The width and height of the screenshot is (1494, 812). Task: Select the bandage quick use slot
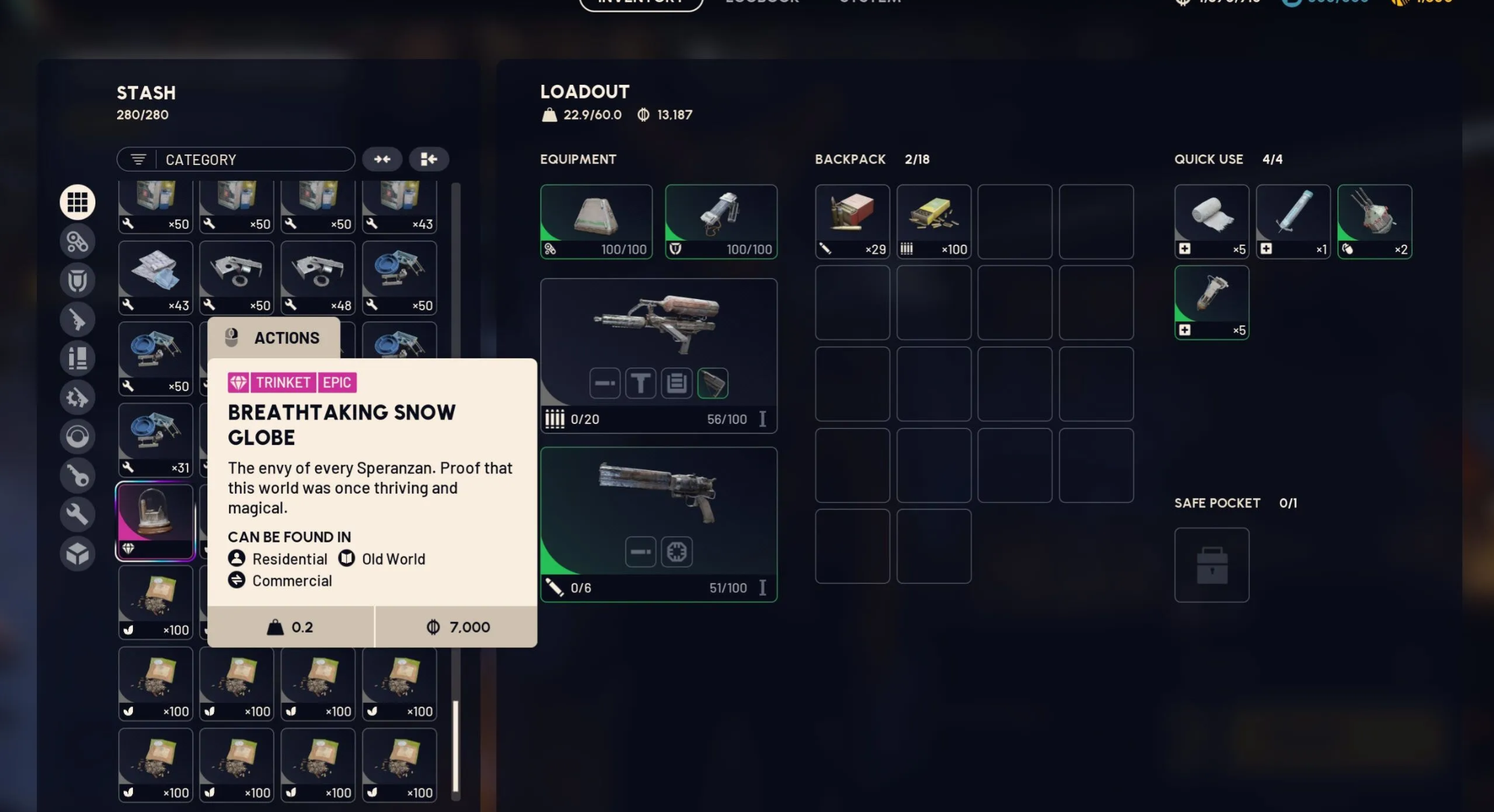pos(1212,222)
